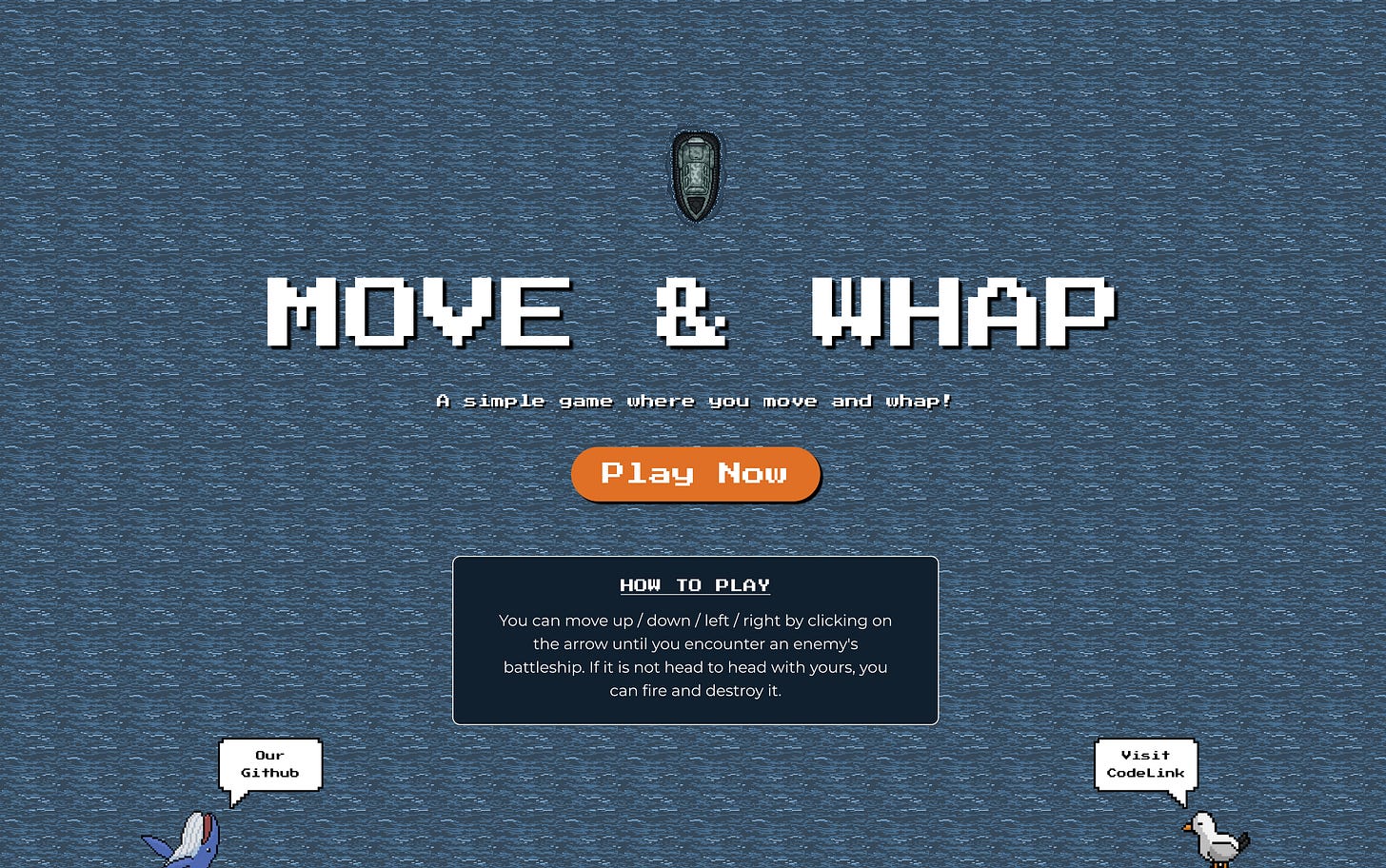Visit CodeLink via the speech bubble
The height and width of the screenshot is (868, 1386).
pos(1145,764)
